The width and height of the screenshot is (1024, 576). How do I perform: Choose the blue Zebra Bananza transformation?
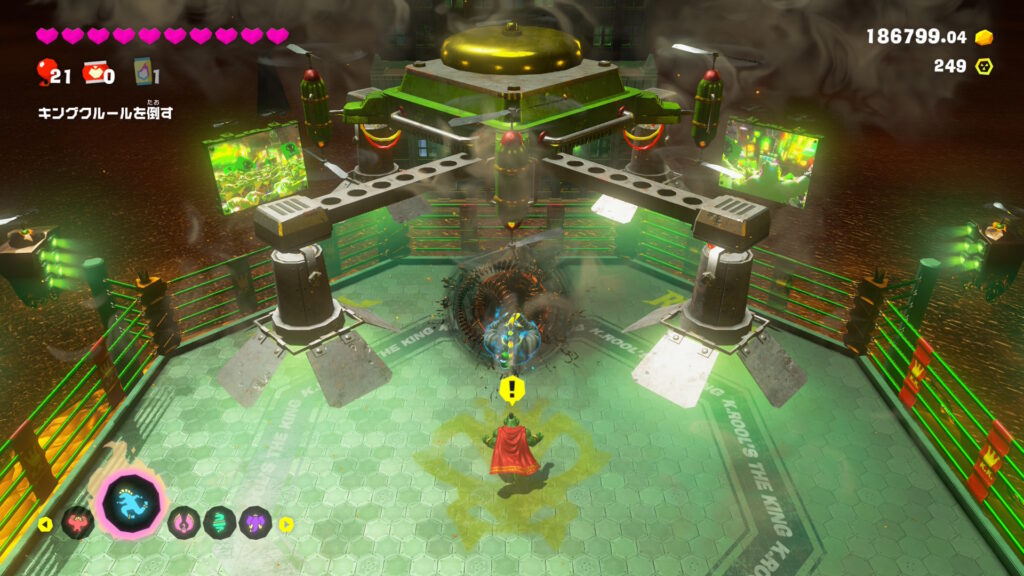point(132,503)
